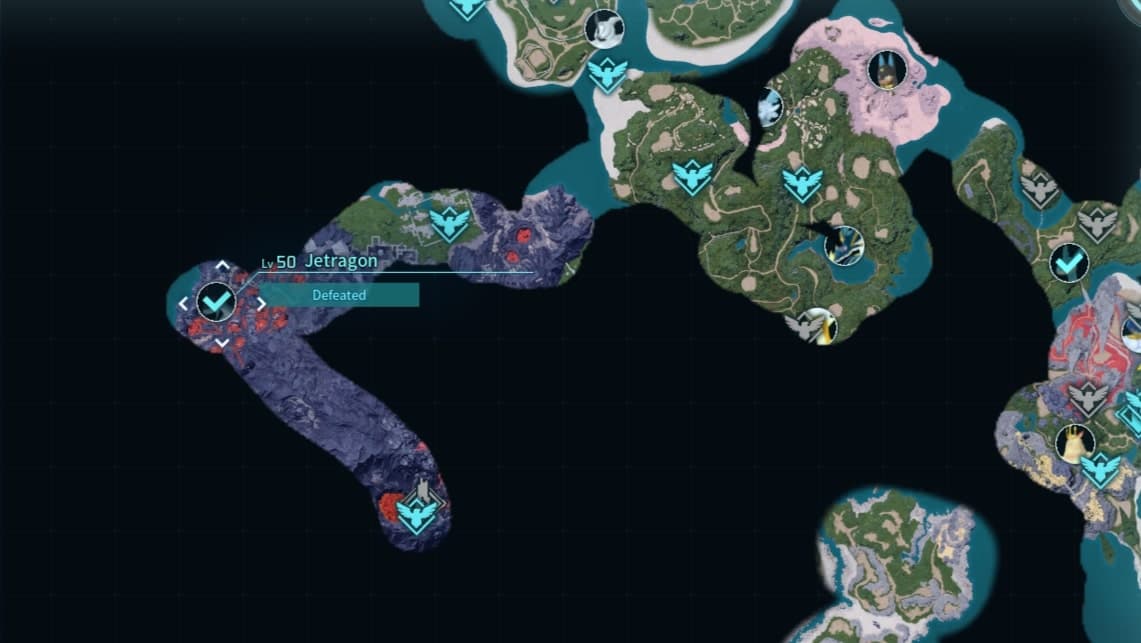Click the fast travel point below Jetragon's island
Image resolution: width=1141 pixels, height=643 pixels.
pyautogui.click(x=417, y=514)
